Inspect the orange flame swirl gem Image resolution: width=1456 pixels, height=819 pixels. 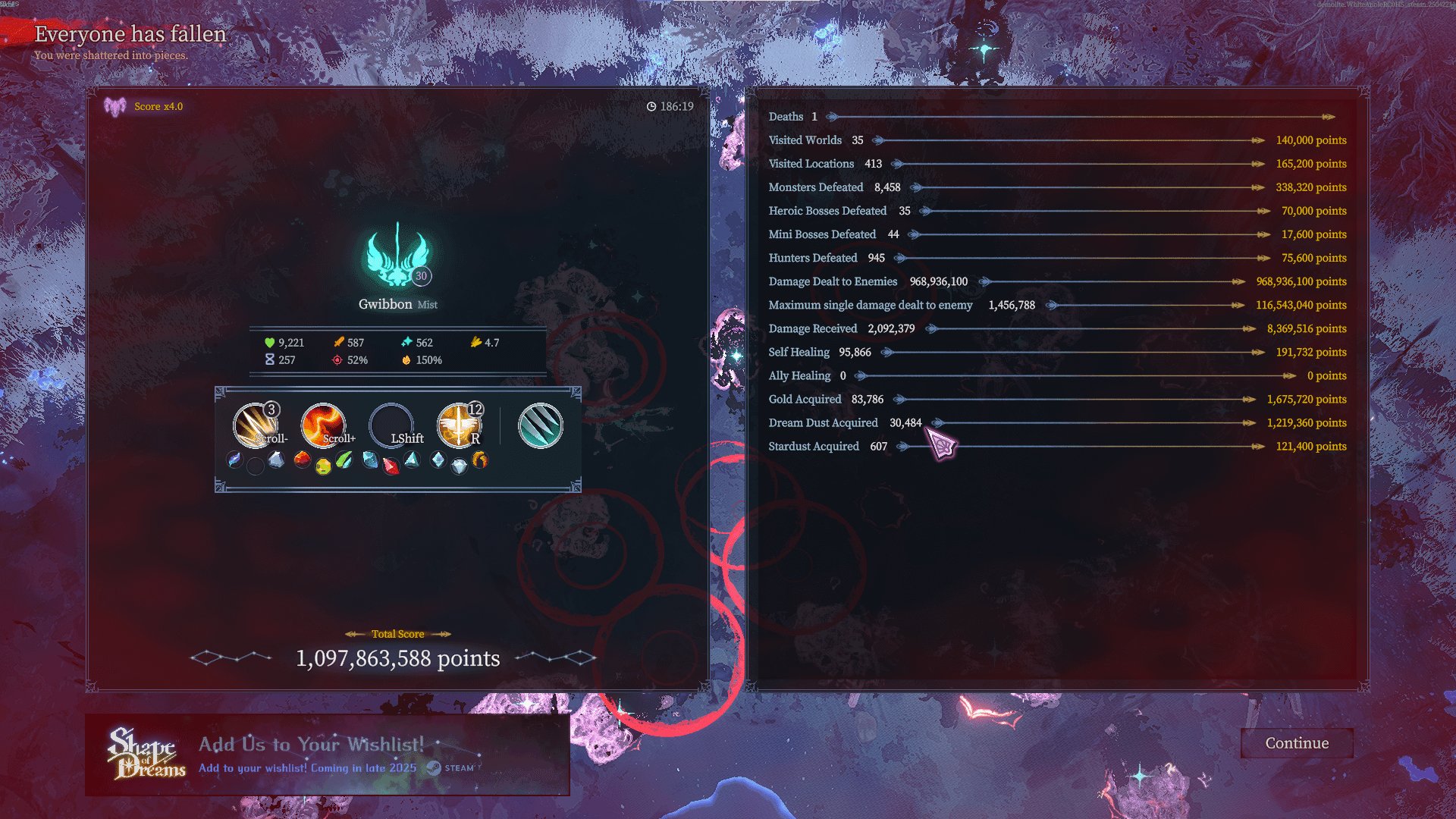click(480, 460)
